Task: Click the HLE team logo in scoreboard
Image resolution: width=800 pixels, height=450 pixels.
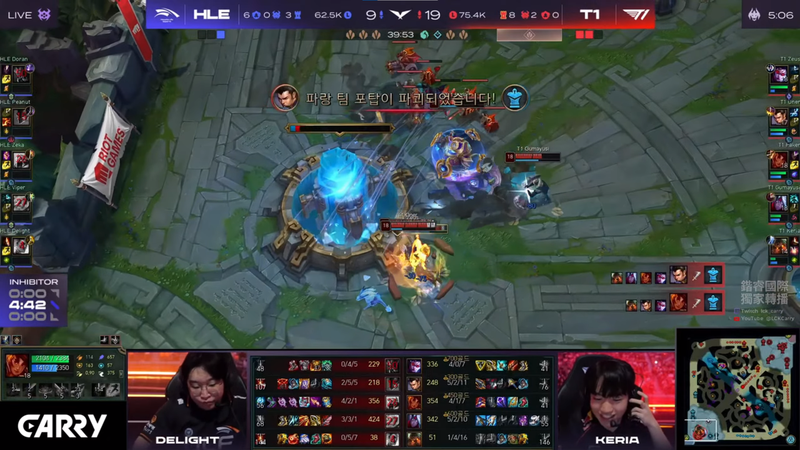Action: [166, 15]
